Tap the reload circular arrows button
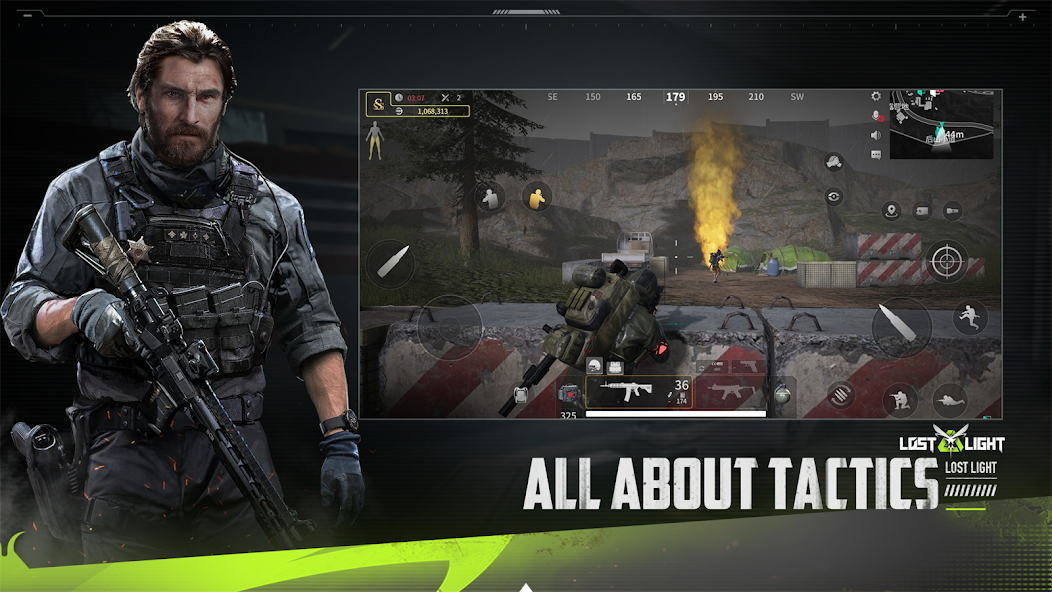1052x592 pixels. tap(841, 395)
